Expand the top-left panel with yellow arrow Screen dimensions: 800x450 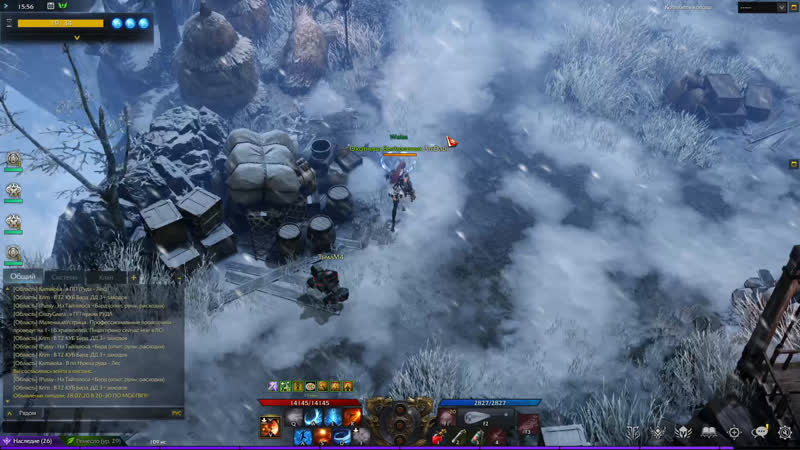point(77,37)
